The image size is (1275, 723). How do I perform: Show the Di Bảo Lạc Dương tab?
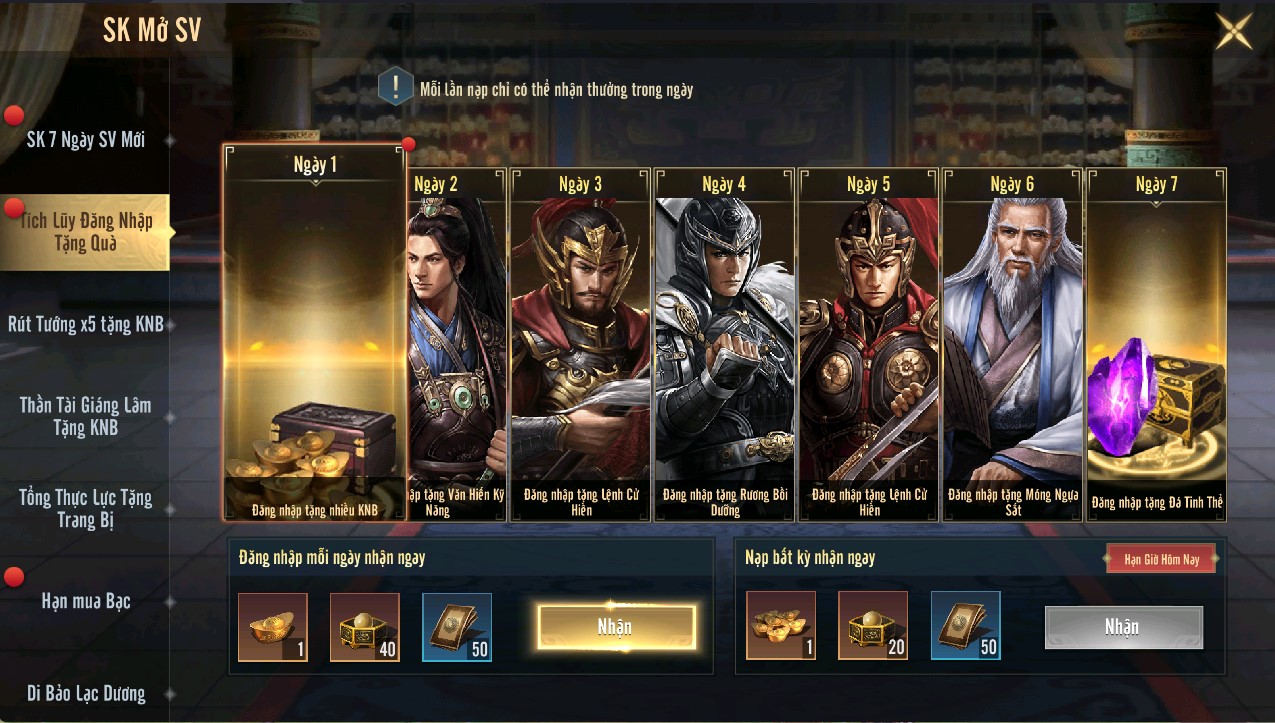click(86, 693)
